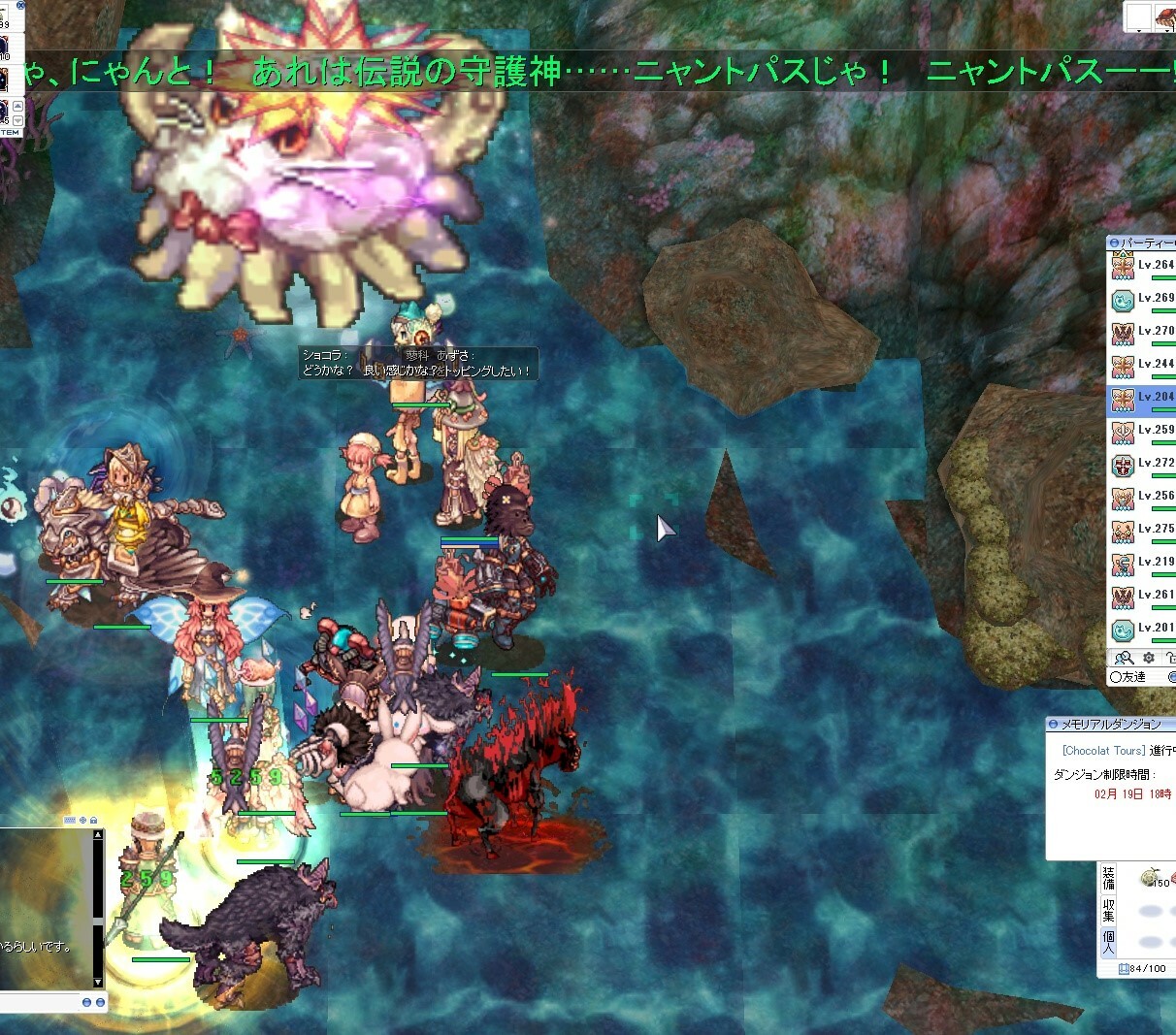1176x1035 pixels.
Task: Switch to the 装備 inventory tab
Action: tap(1108, 879)
